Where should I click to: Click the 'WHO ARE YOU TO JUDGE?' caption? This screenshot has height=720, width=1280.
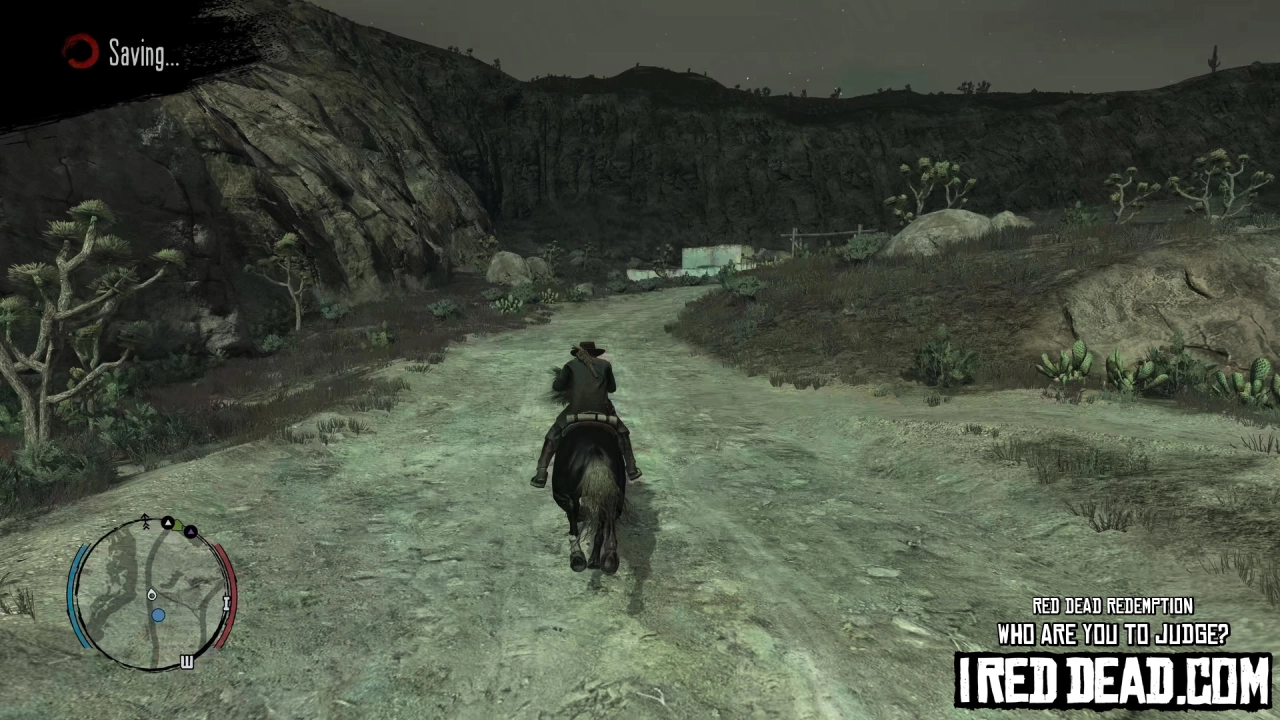(1112, 634)
